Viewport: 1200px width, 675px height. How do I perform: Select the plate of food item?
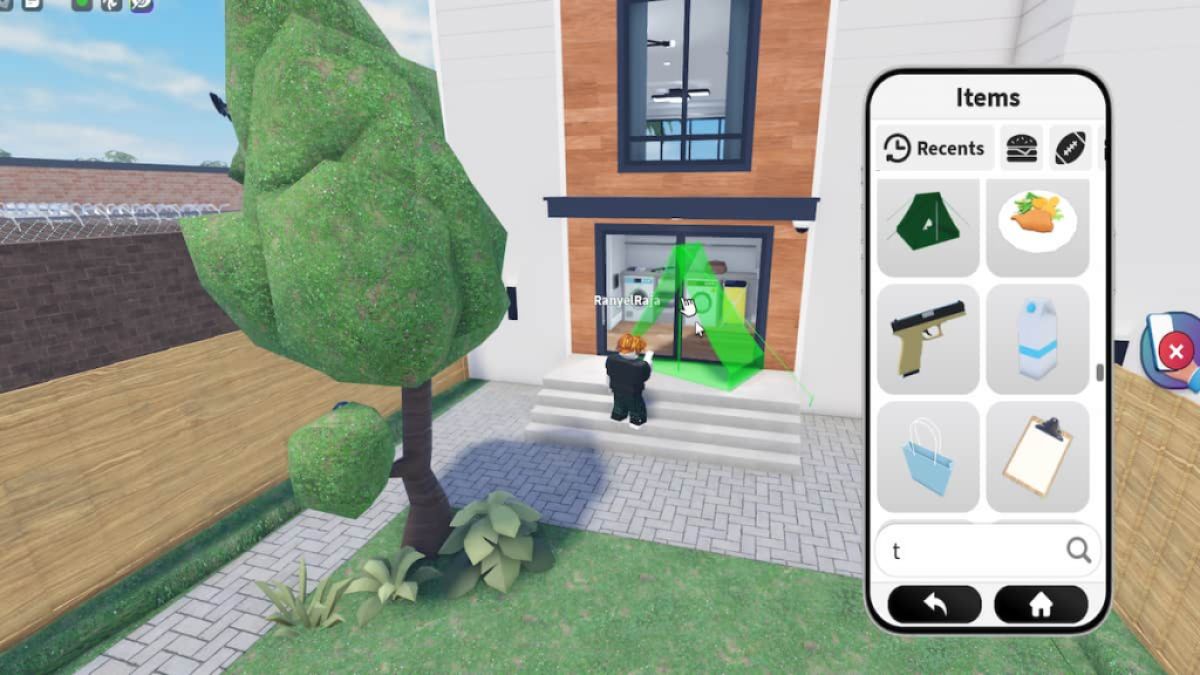(1037, 227)
